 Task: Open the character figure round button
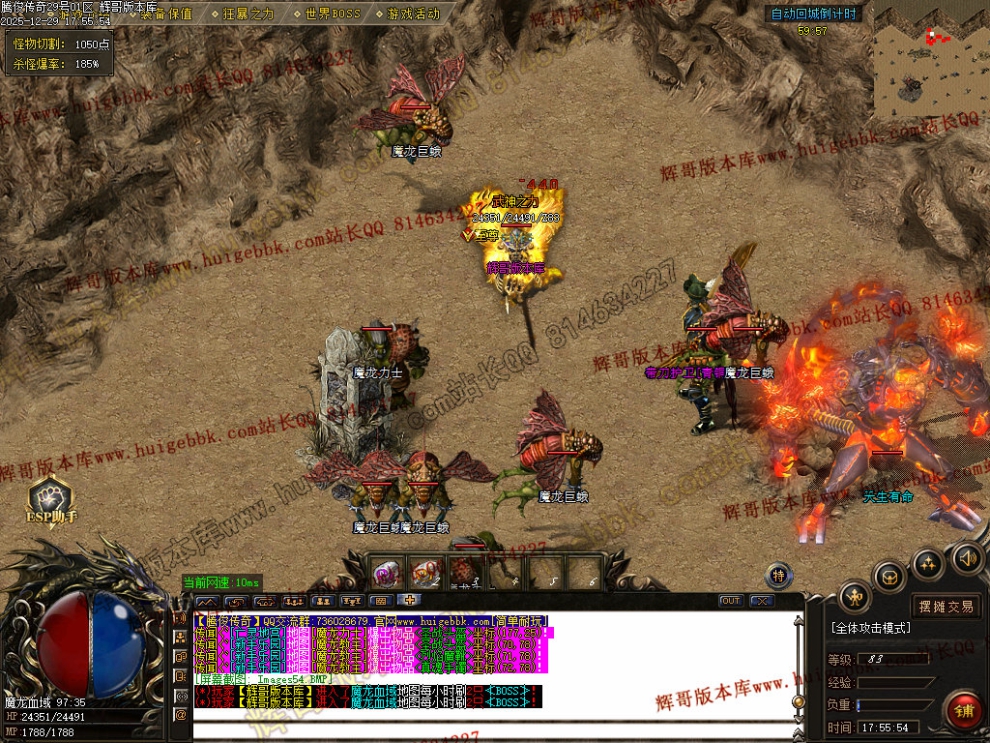tap(853, 598)
